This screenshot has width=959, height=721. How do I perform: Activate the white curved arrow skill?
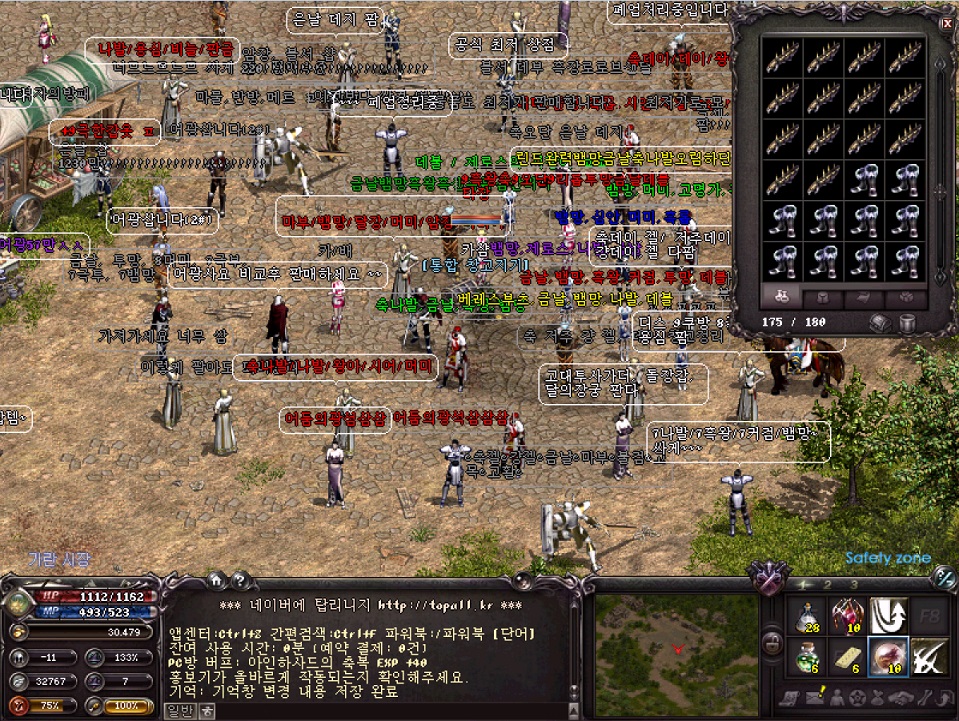pyautogui.click(x=890, y=616)
